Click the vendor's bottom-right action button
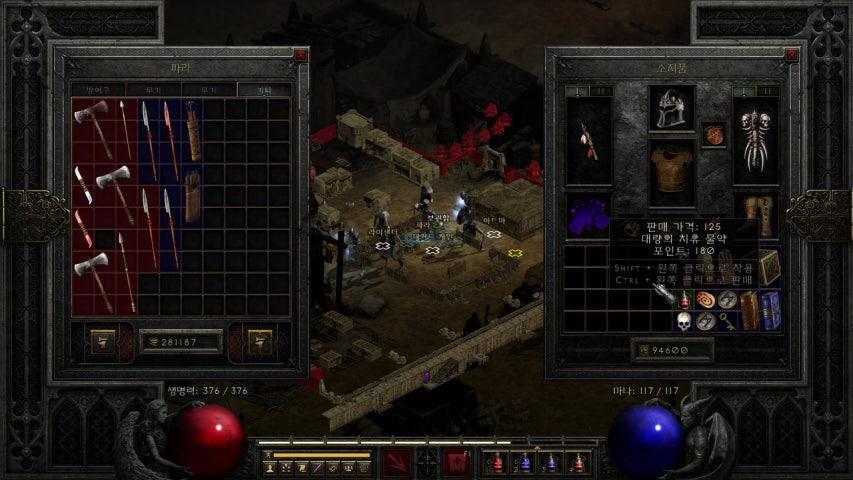The width and height of the screenshot is (853, 480). tap(260, 342)
